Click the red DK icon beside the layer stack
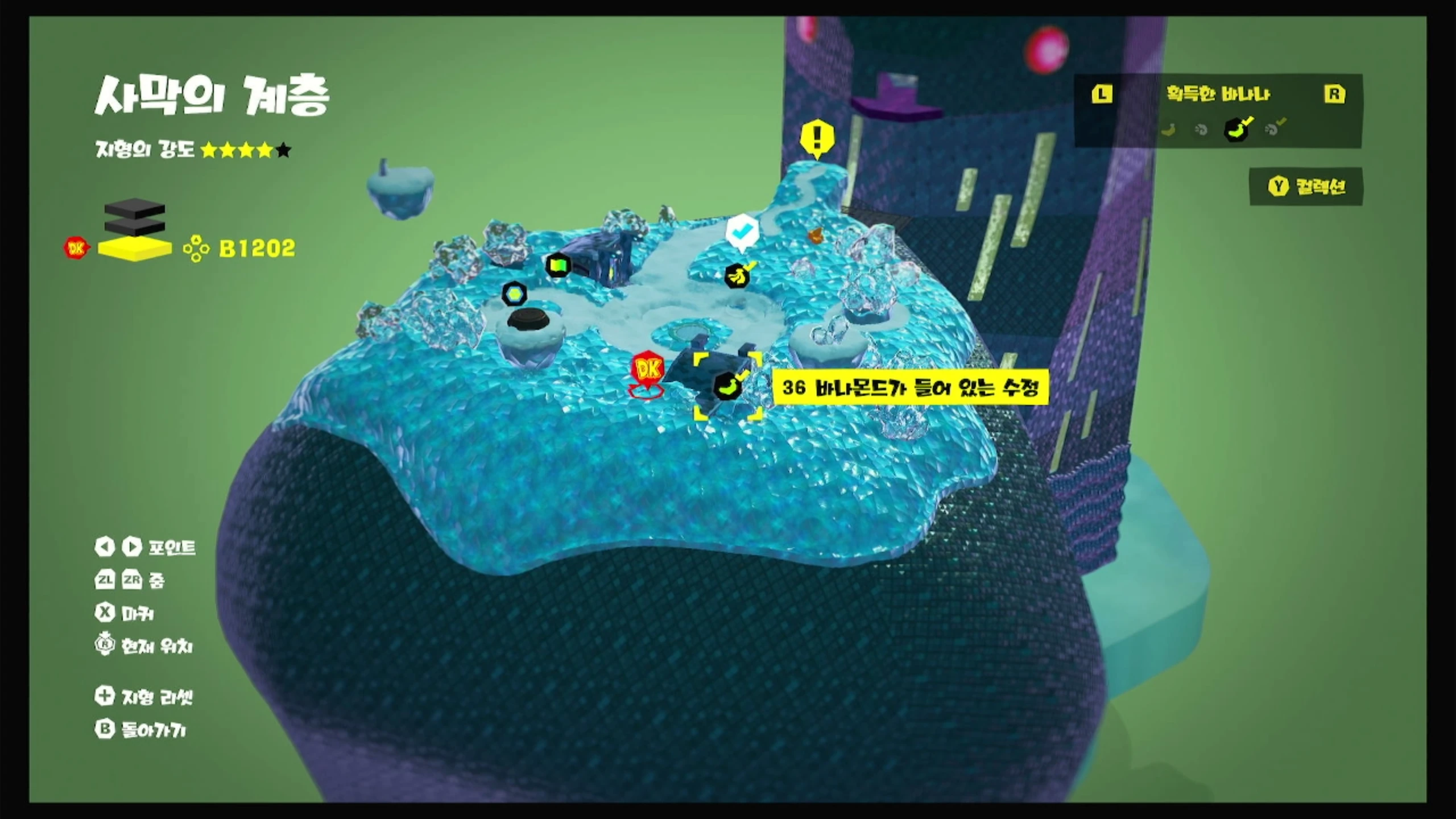Viewport: 1456px width, 819px height. point(76,248)
